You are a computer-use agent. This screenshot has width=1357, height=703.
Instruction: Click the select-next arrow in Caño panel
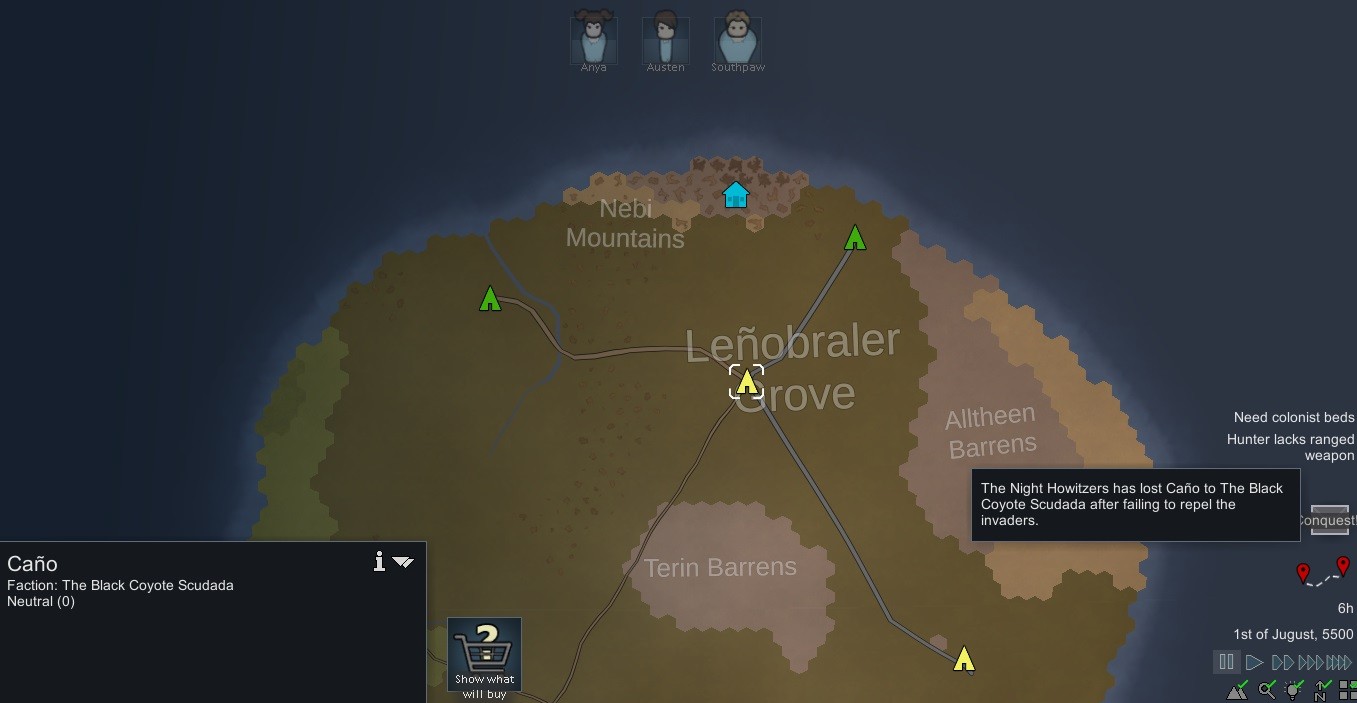click(403, 562)
